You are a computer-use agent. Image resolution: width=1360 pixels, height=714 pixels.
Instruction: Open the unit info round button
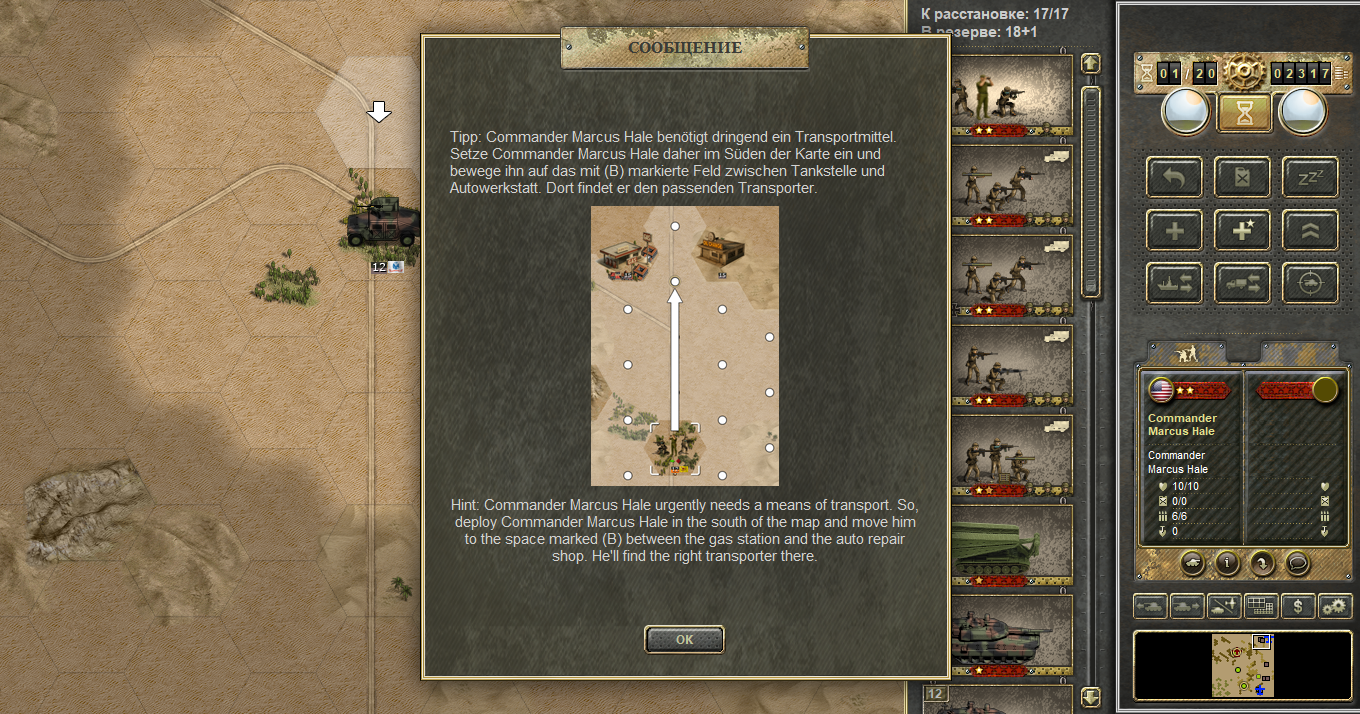pos(1227,562)
